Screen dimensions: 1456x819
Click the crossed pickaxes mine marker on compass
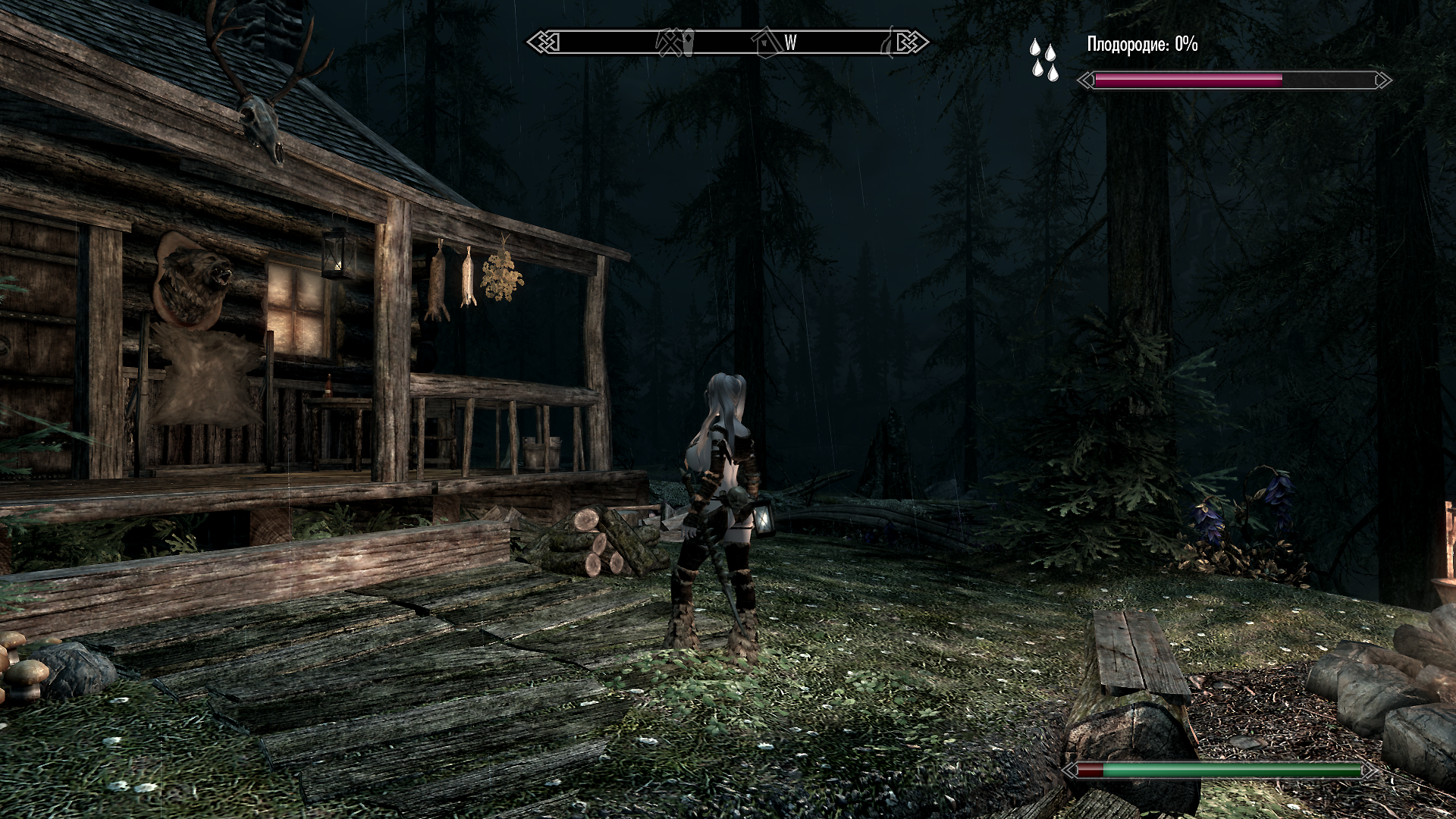(670, 42)
